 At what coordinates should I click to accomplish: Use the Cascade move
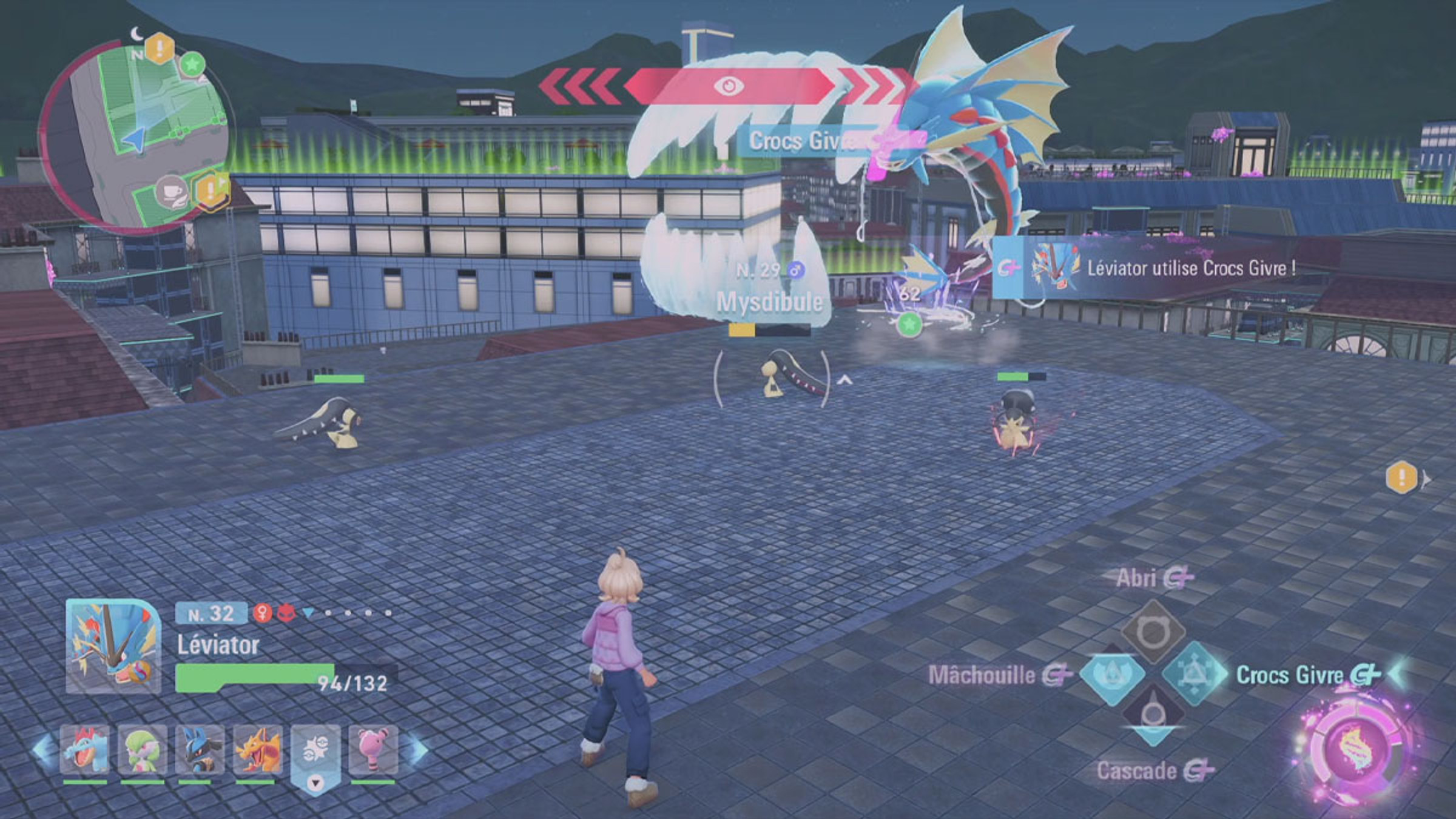pos(1152,716)
